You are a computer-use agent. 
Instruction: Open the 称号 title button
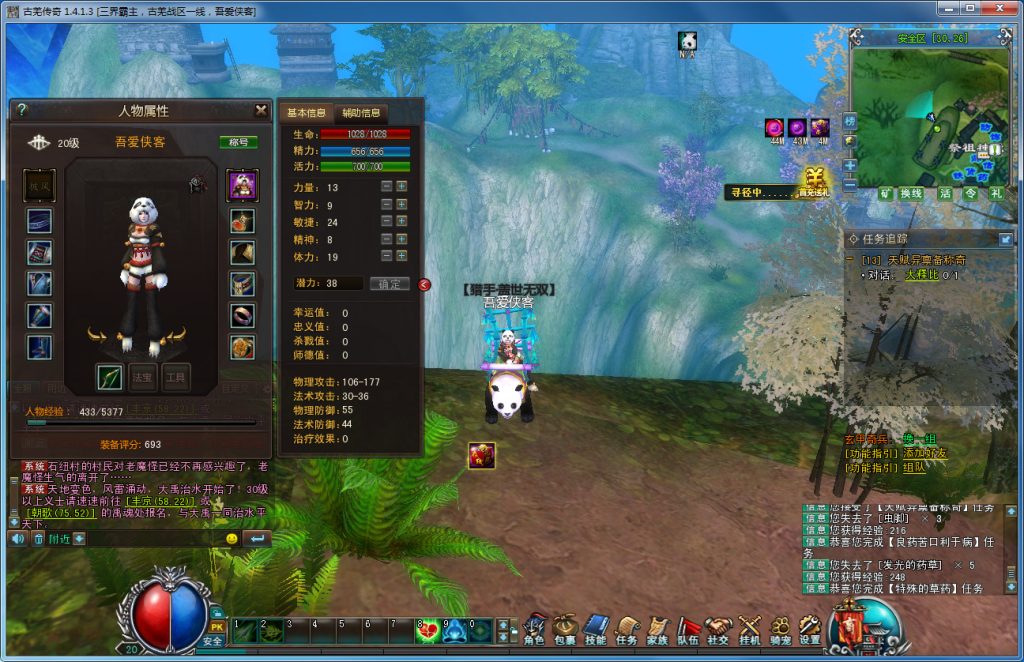[238, 142]
